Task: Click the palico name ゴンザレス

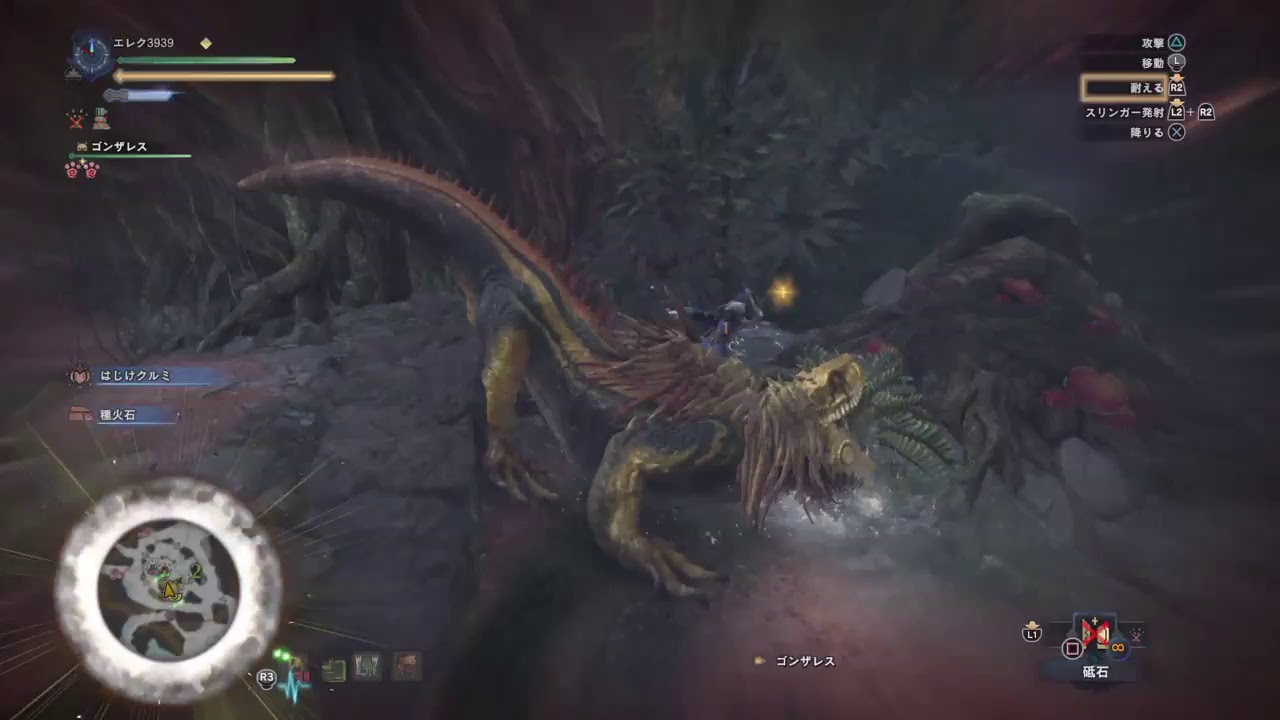Action: [120, 147]
